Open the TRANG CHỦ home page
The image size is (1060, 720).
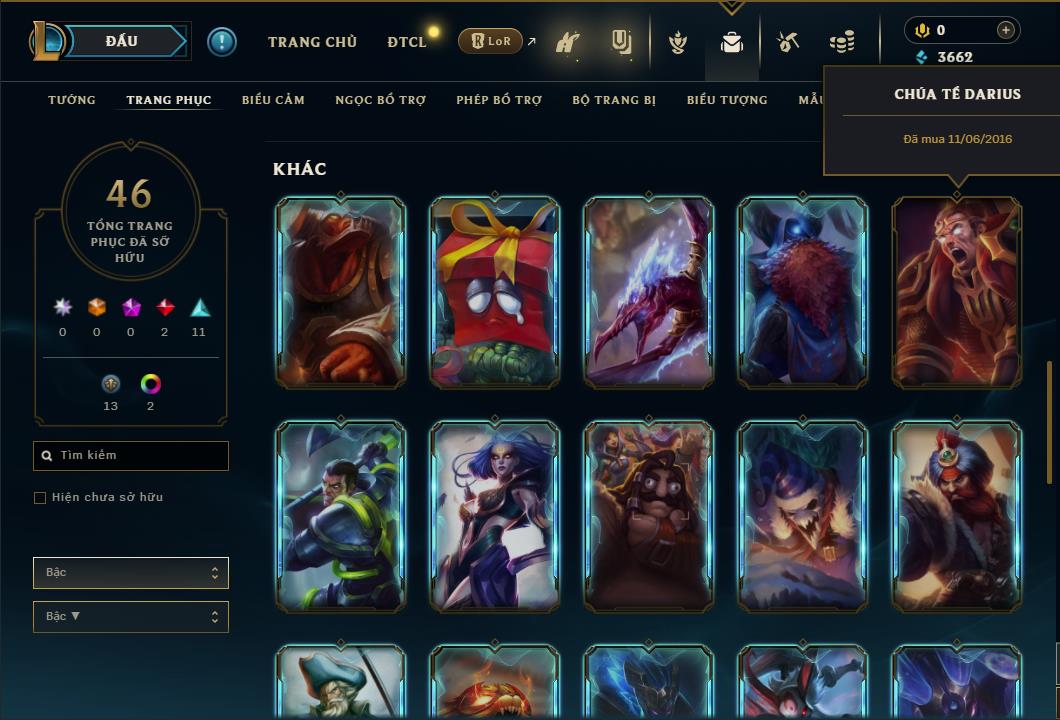(x=313, y=42)
